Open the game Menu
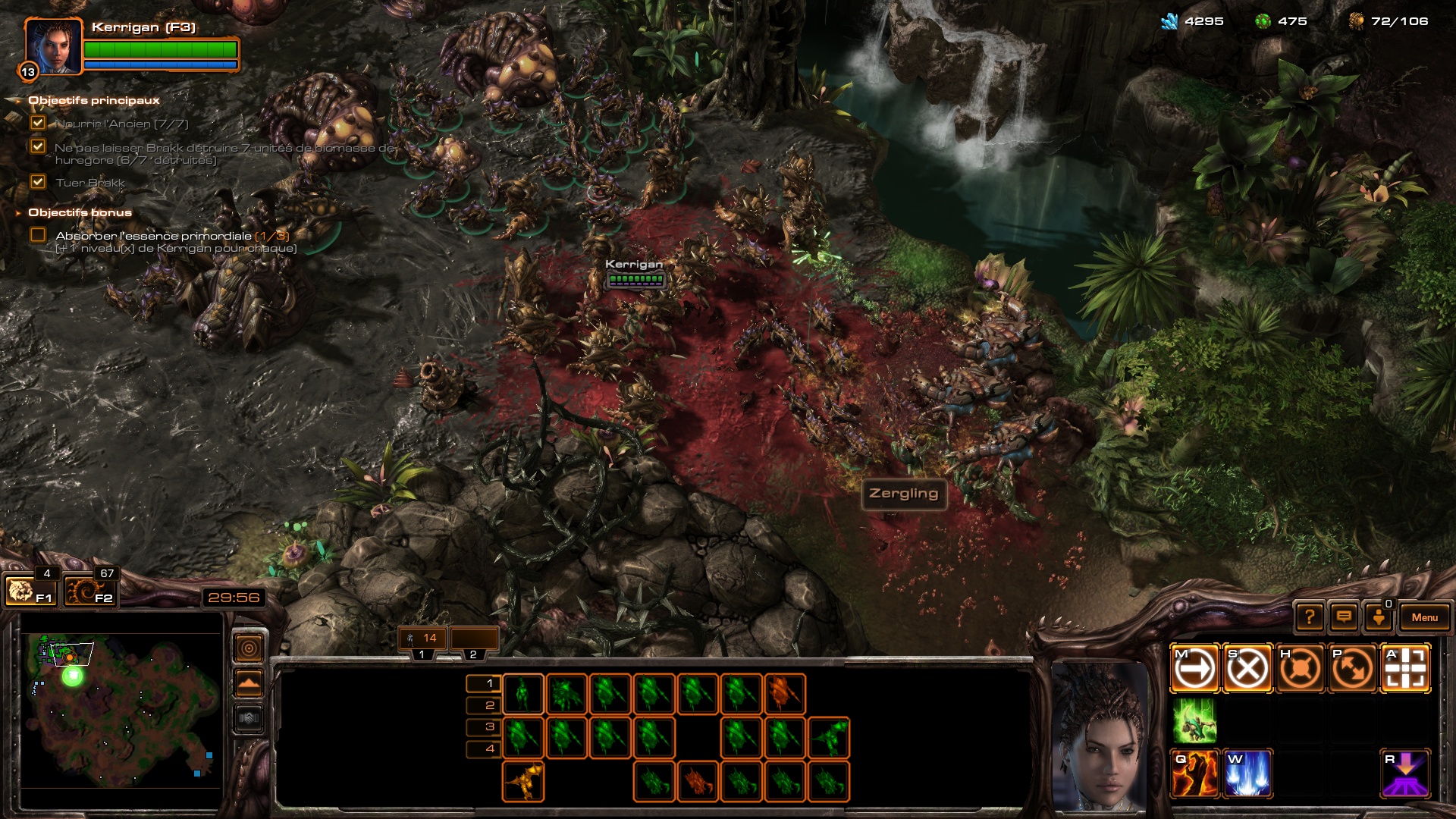 1424,617
